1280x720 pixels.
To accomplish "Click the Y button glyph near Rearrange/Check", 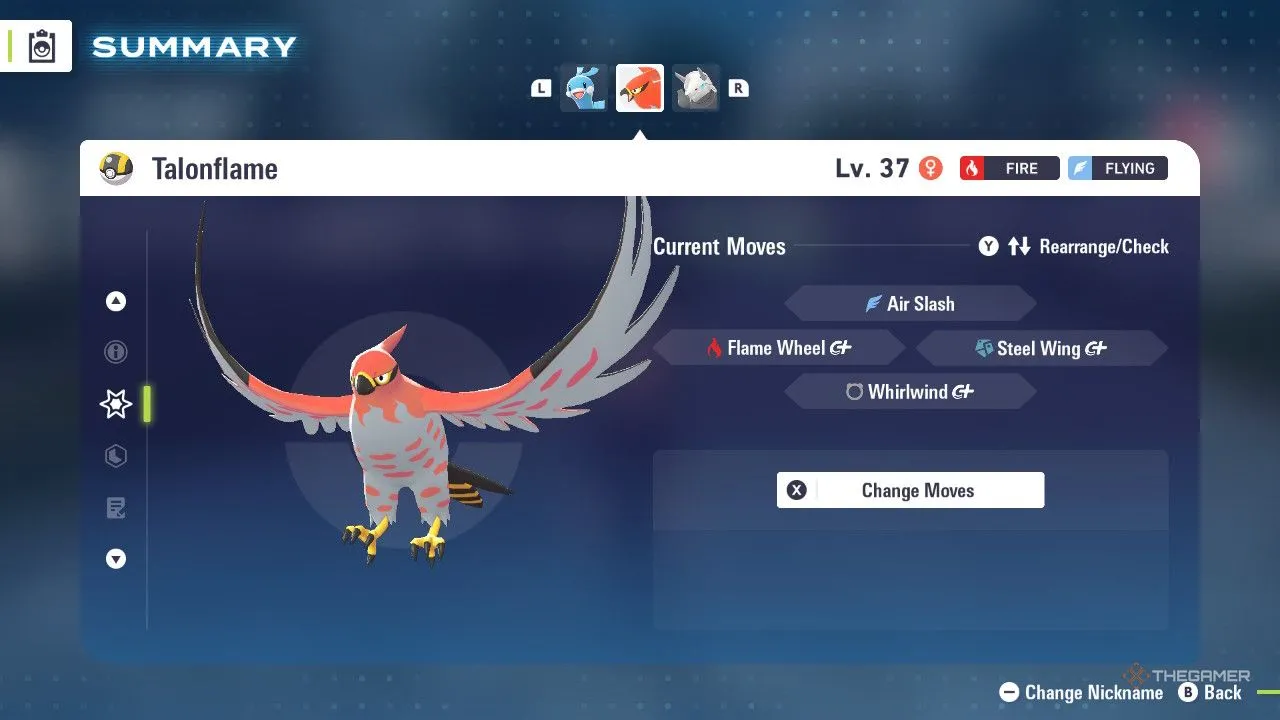I will click(x=988, y=246).
